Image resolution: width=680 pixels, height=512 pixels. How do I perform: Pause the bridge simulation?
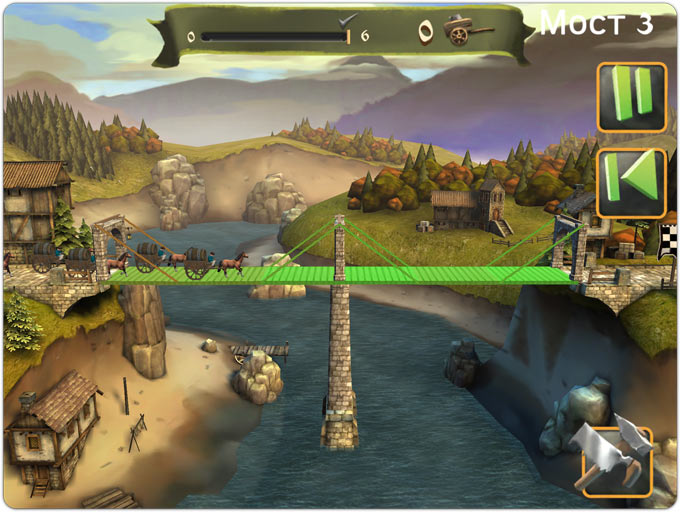point(631,97)
